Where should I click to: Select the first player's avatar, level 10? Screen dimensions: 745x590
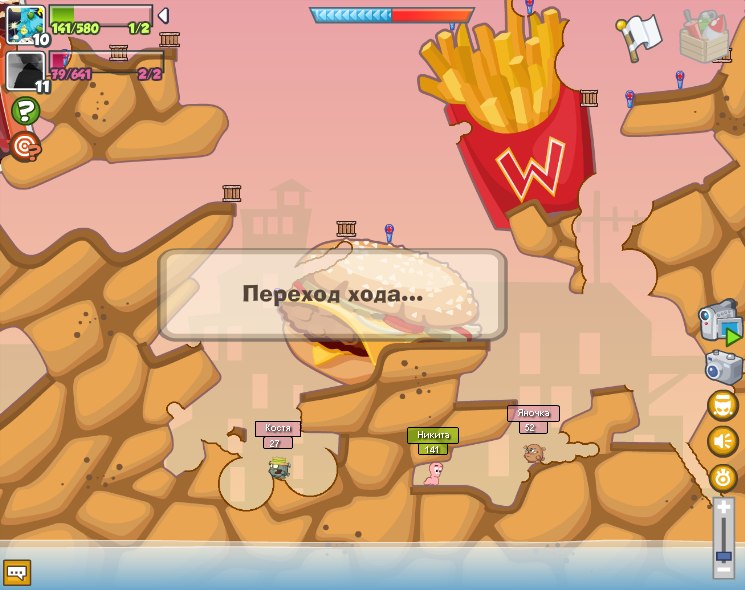[x=25, y=24]
